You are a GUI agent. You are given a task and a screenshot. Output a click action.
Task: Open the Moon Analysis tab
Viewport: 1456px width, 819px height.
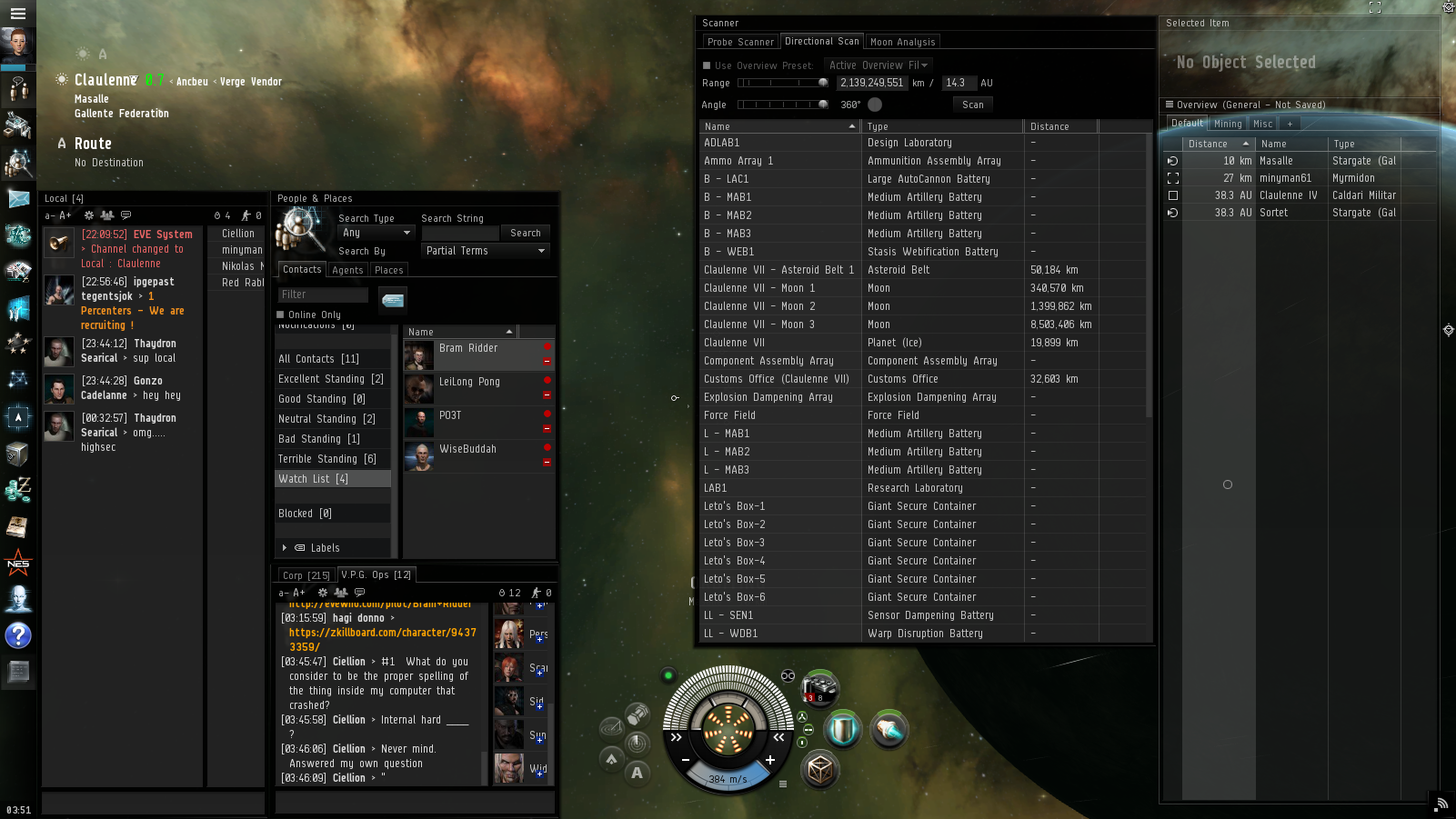tap(902, 42)
